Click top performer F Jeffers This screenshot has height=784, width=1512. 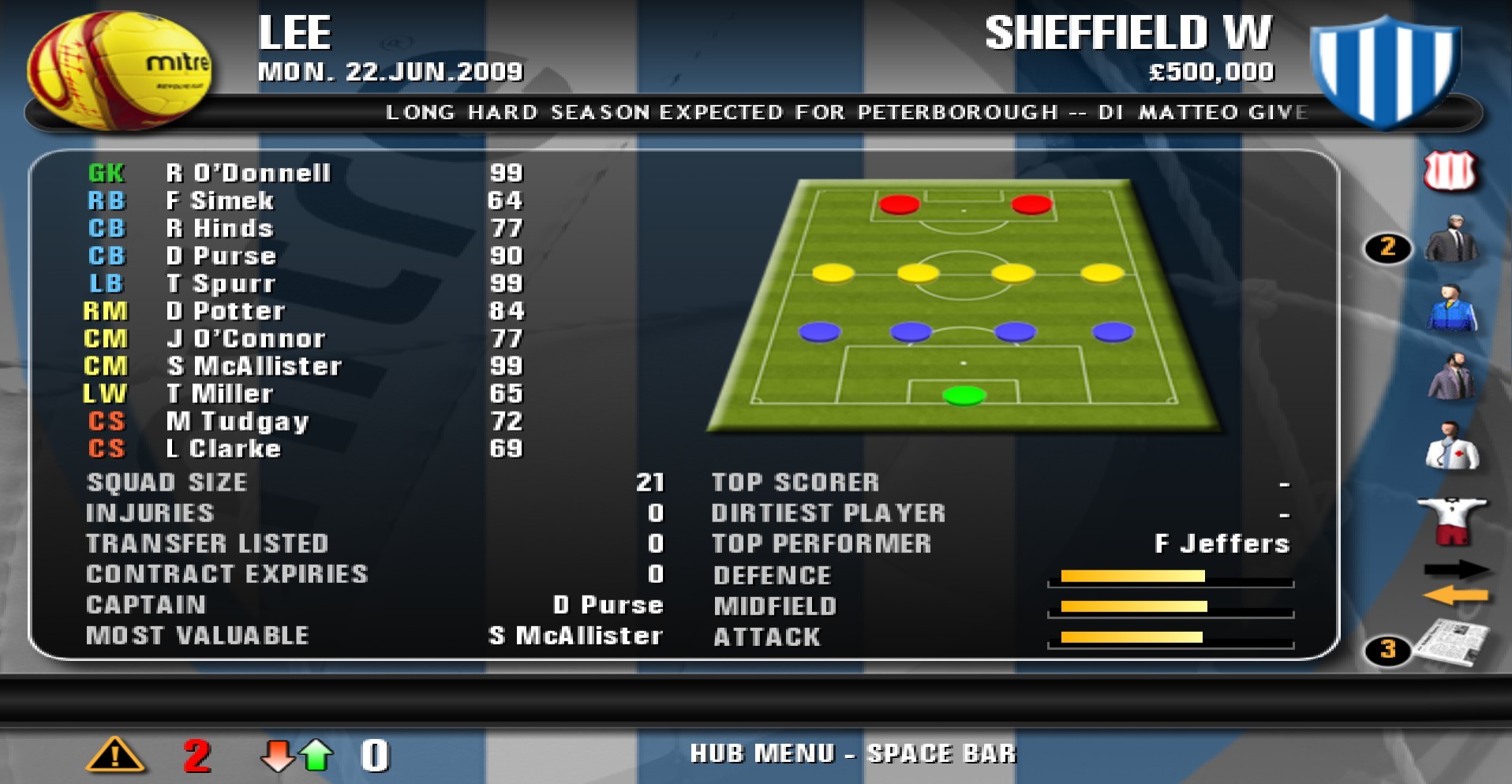[x=1222, y=543]
